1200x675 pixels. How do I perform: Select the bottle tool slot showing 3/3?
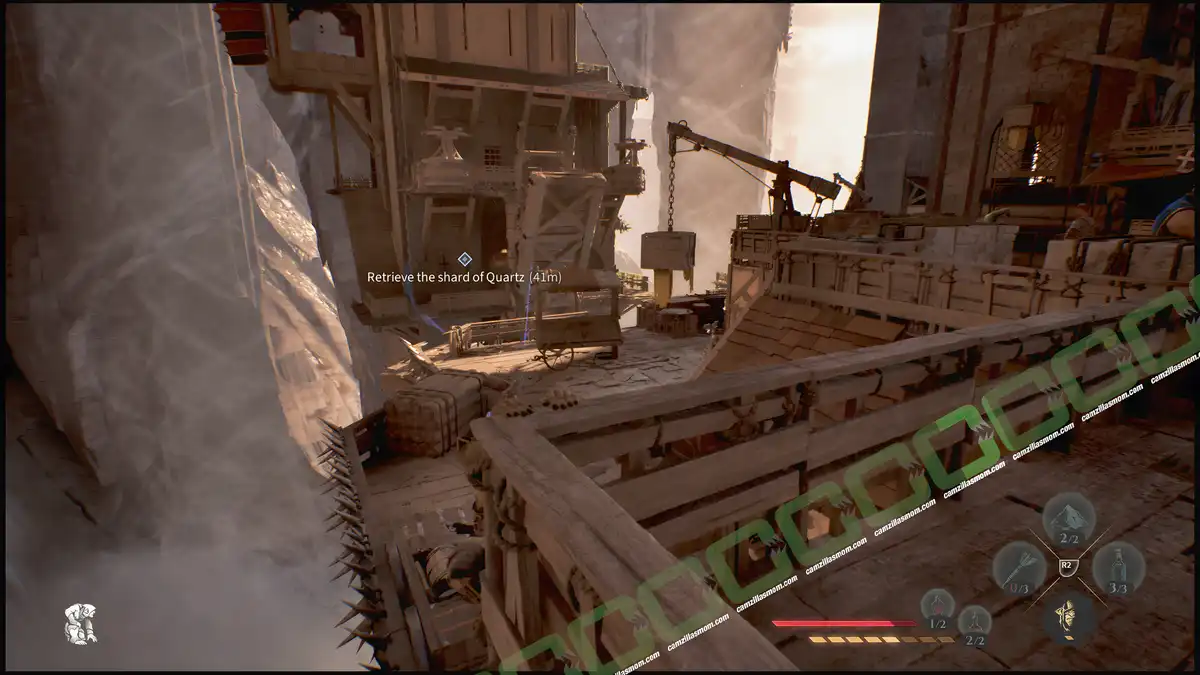[1118, 566]
